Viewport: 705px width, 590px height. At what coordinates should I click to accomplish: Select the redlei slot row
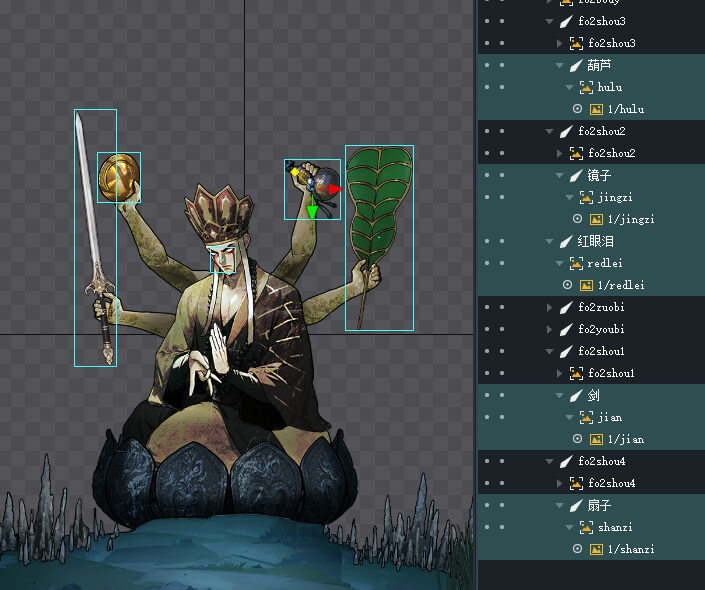click(x=607, y=263)
